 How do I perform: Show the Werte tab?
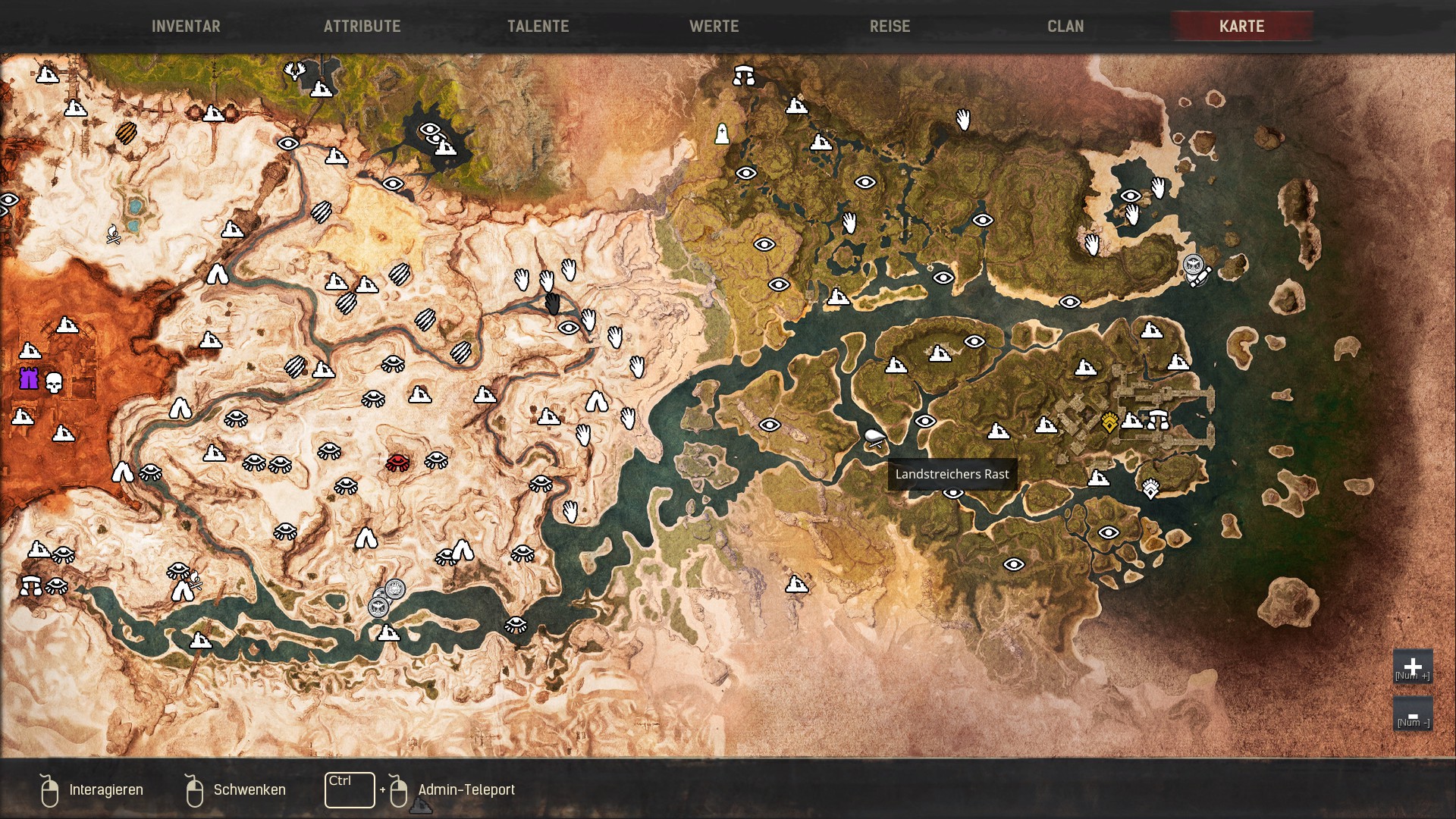[714, 27]
